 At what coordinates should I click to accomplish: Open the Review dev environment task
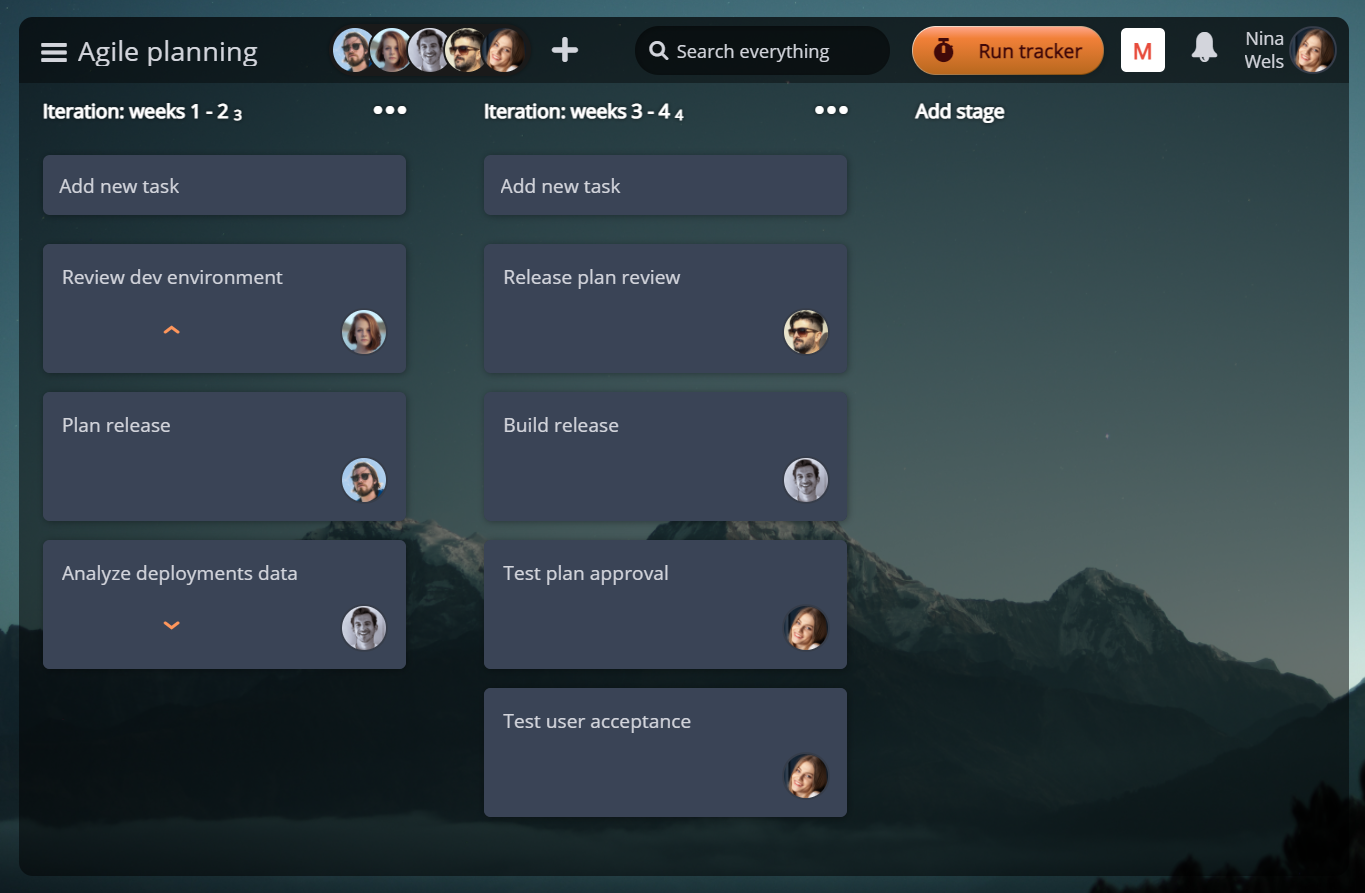pyautogui.click(x=172, y=278)
